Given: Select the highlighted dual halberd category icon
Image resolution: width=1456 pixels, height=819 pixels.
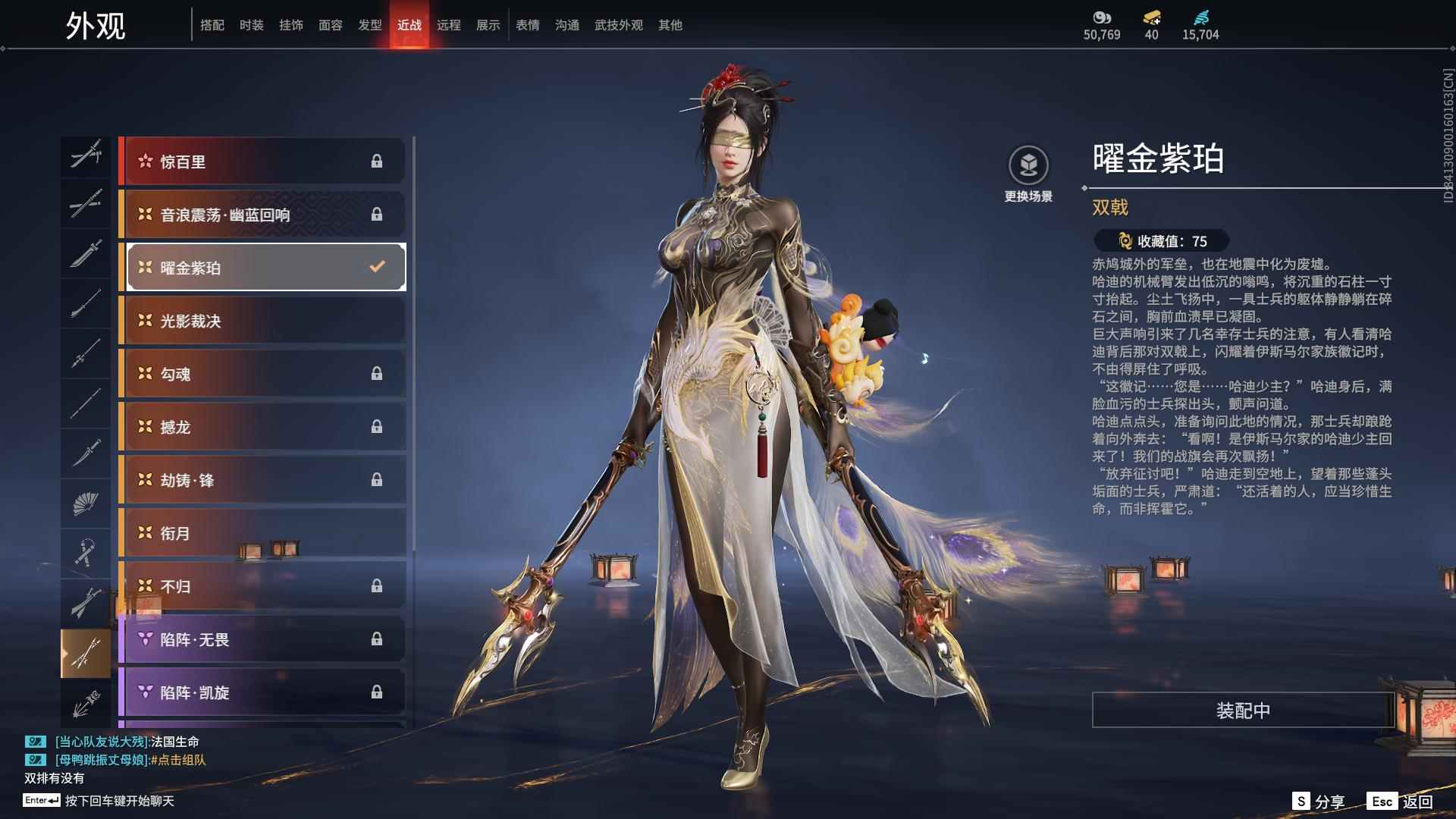Looking at the screenshot, I should coord(86,651).
